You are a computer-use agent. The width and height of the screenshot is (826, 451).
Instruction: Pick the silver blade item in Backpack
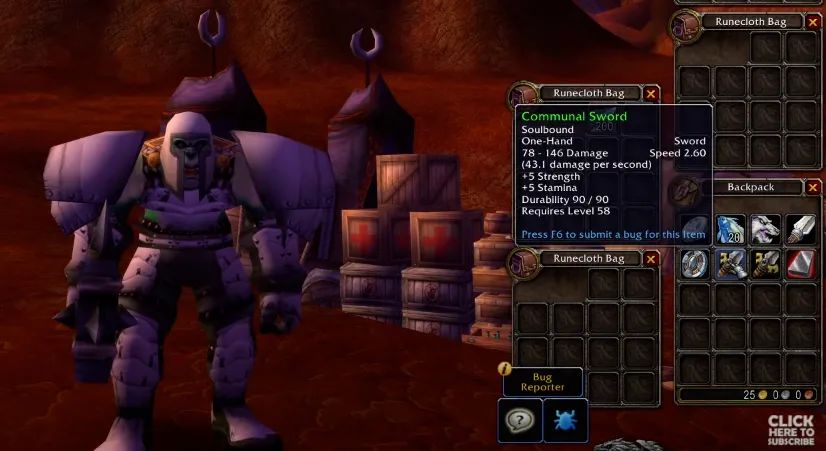800,229
